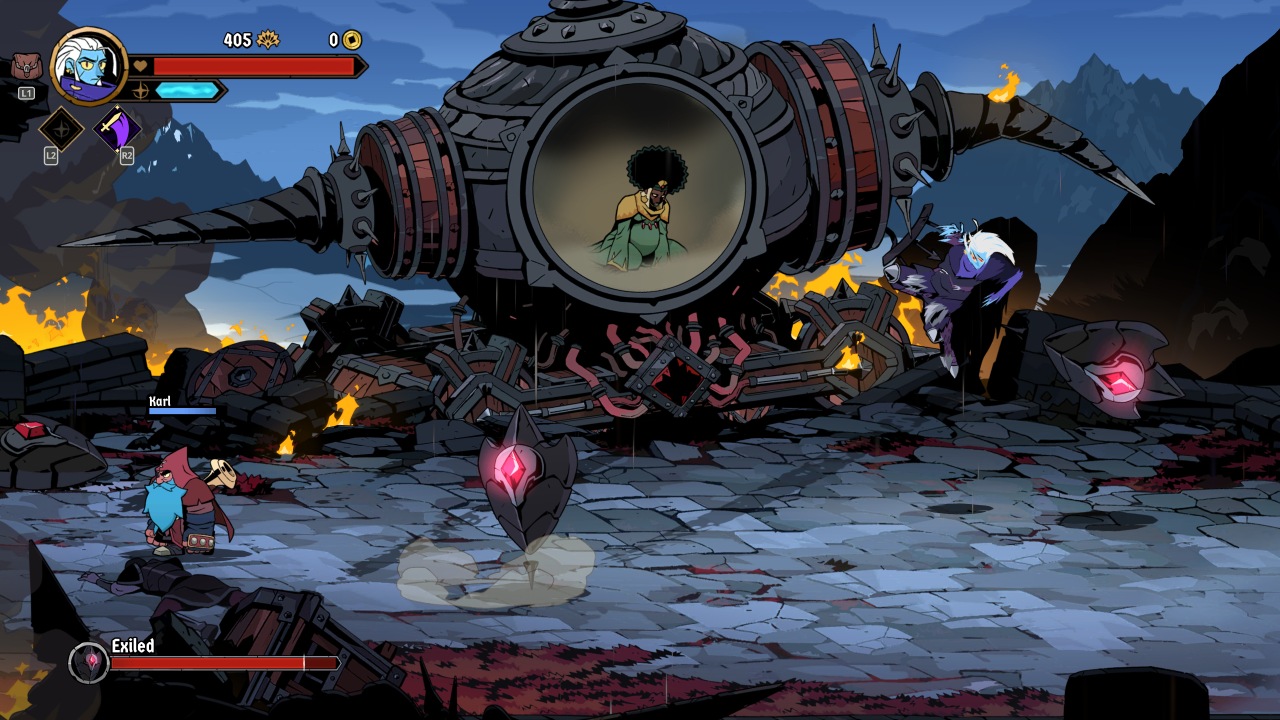Activate the purple sword slash ability

click(x=116, y=129)
